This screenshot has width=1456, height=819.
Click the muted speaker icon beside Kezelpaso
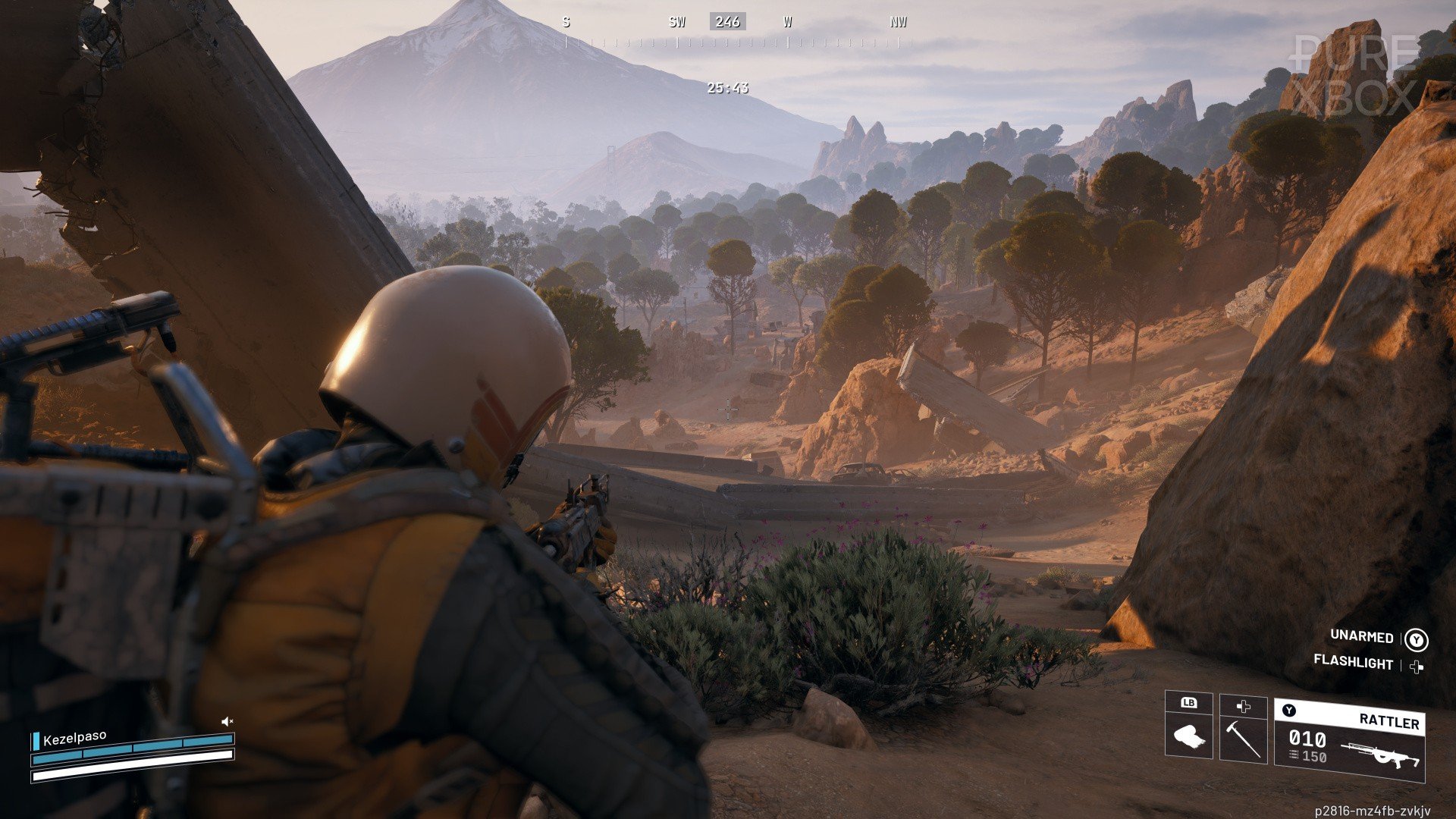coord(227,721)
